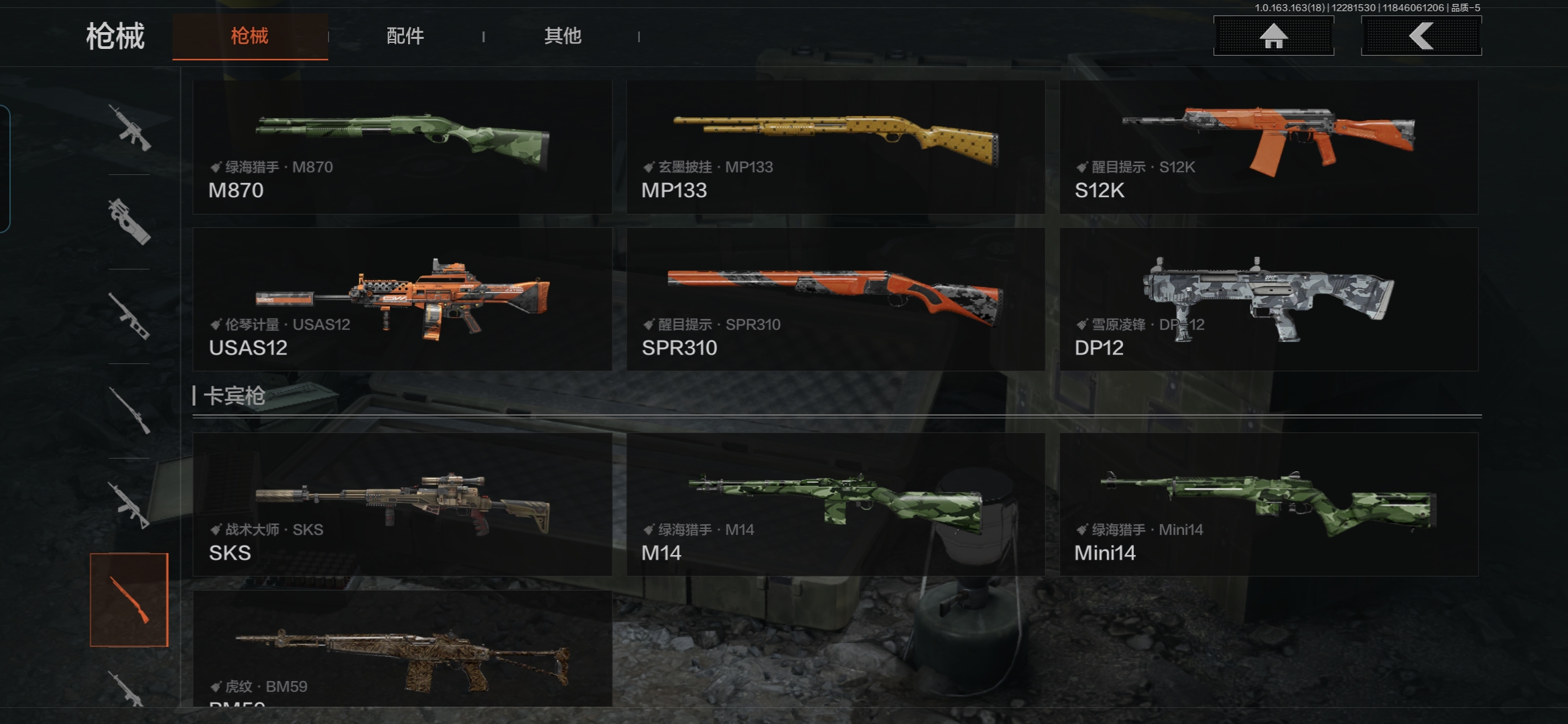Click the back arrow button
This screenshot has width=1568, height=724.
[x=1421, y=36]
